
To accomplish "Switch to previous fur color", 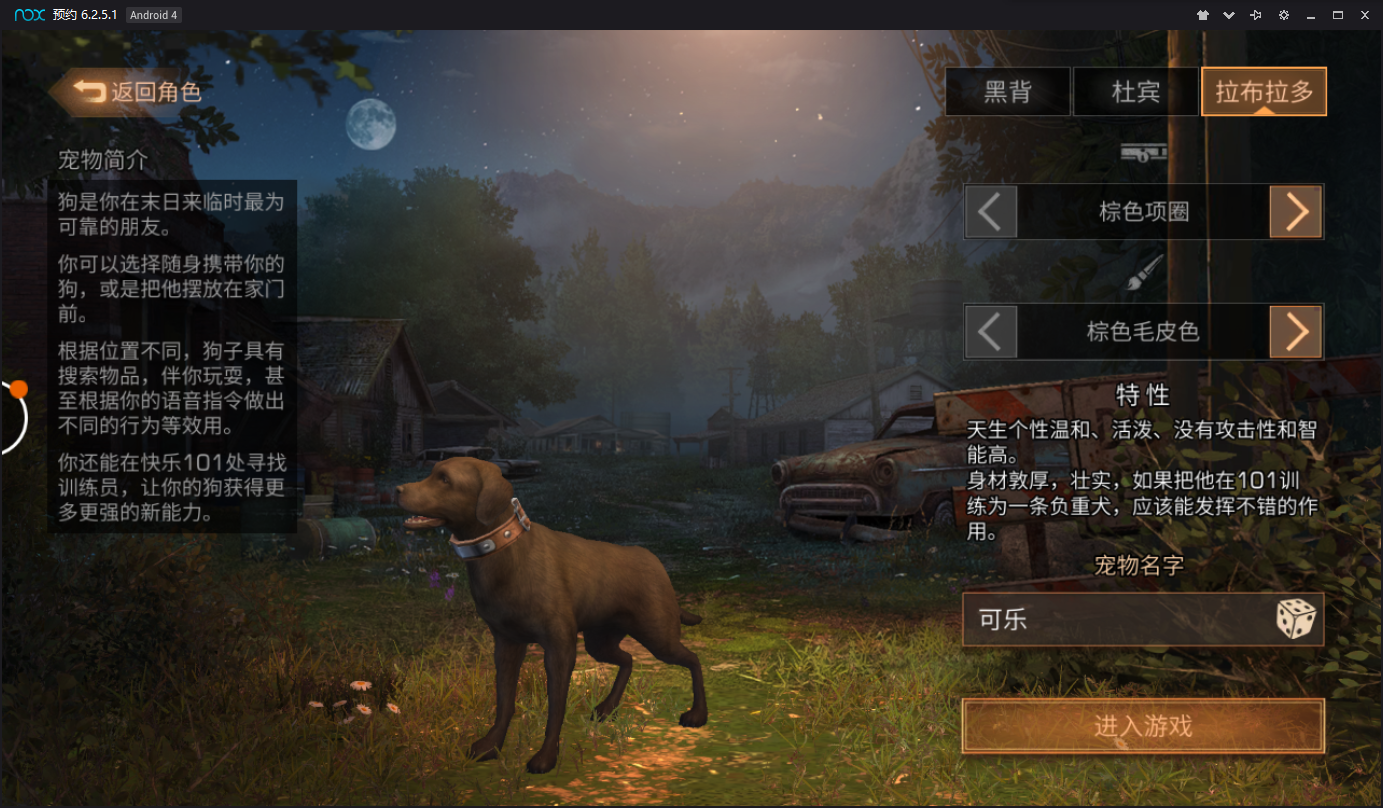I will pos(990,332).
